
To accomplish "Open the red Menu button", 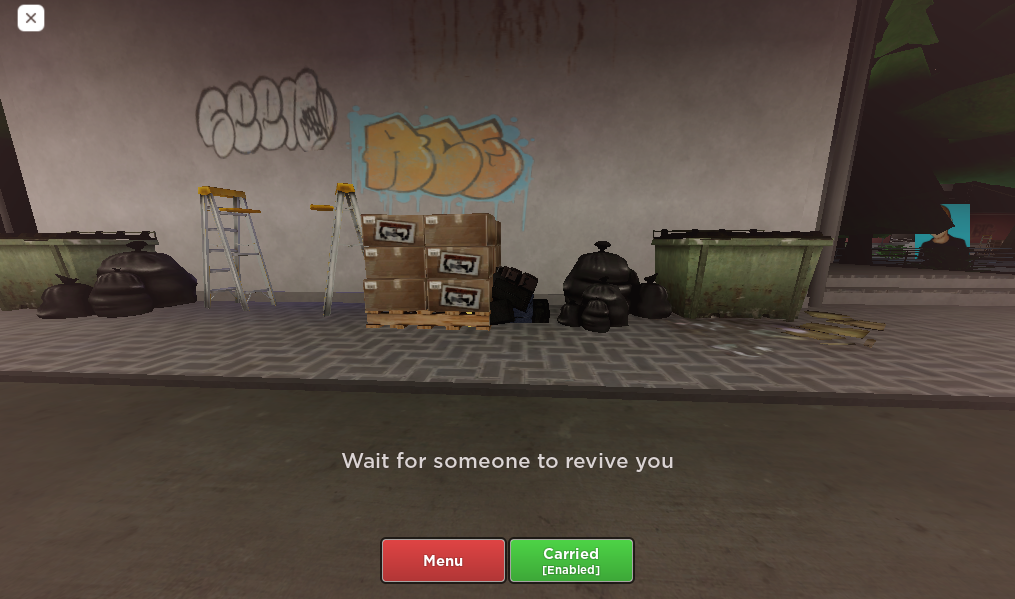I will (x=443, y=560).
